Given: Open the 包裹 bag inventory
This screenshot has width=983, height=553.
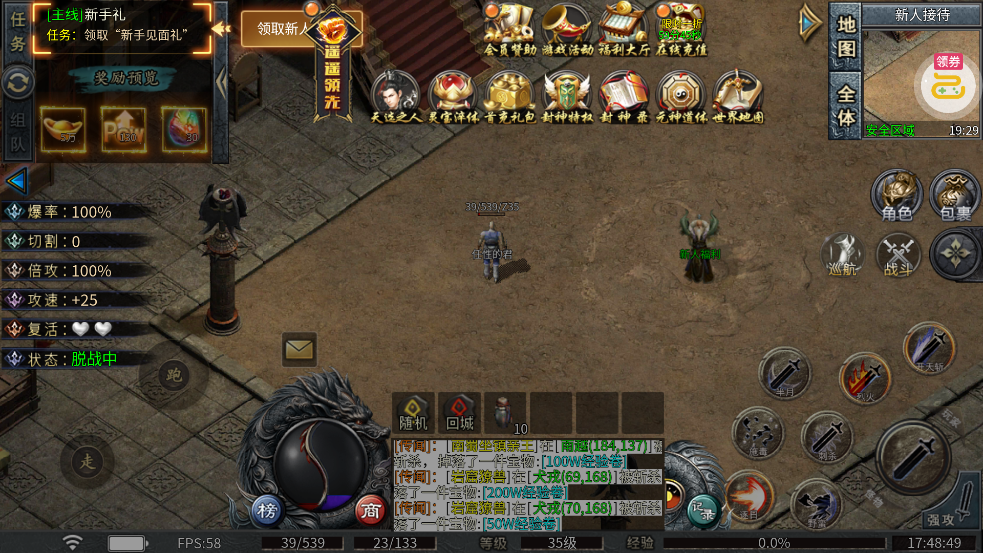Looking at the screenshot, I should 954,195.
